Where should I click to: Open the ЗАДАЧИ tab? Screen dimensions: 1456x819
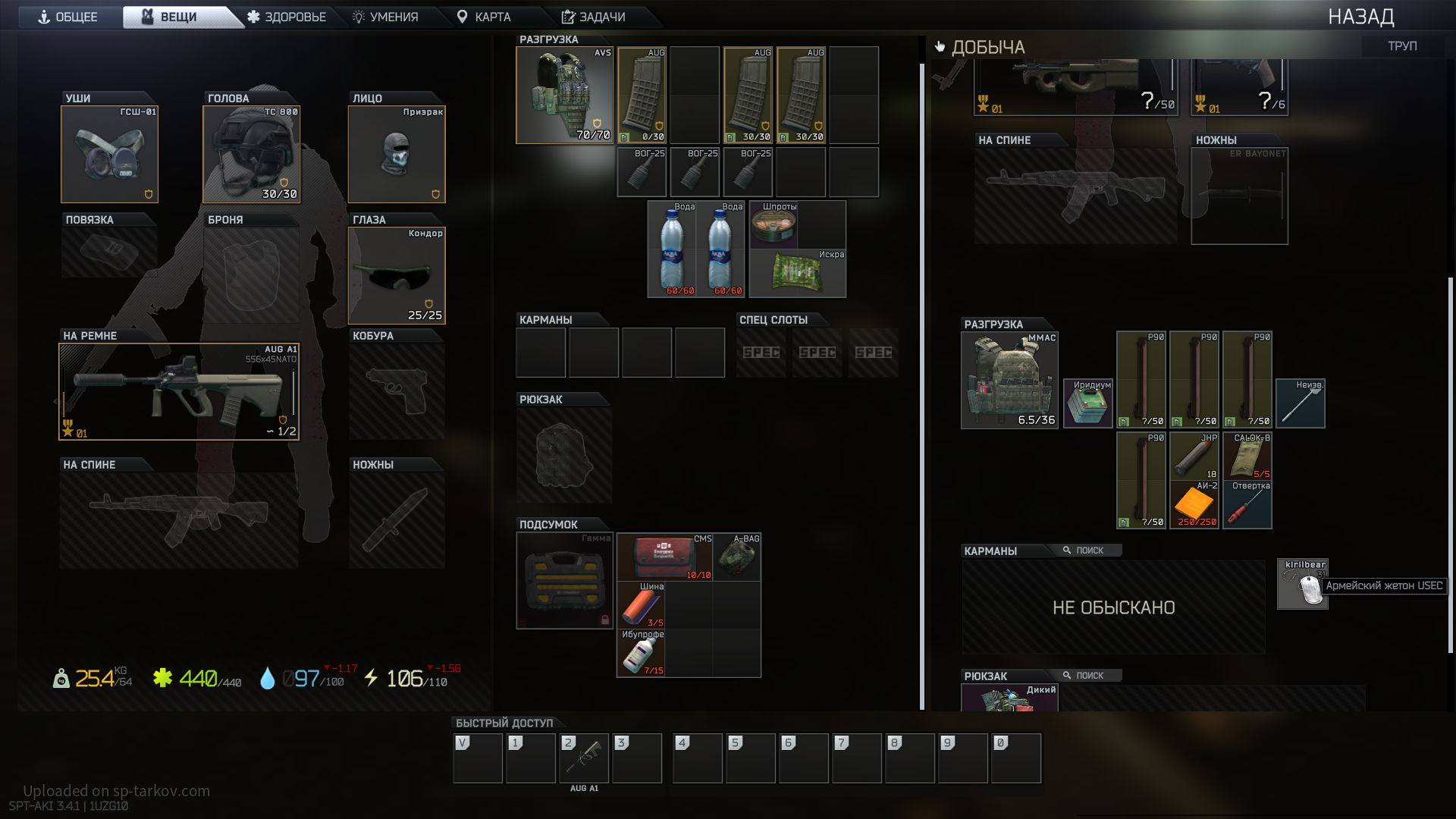tap(594, 17)
